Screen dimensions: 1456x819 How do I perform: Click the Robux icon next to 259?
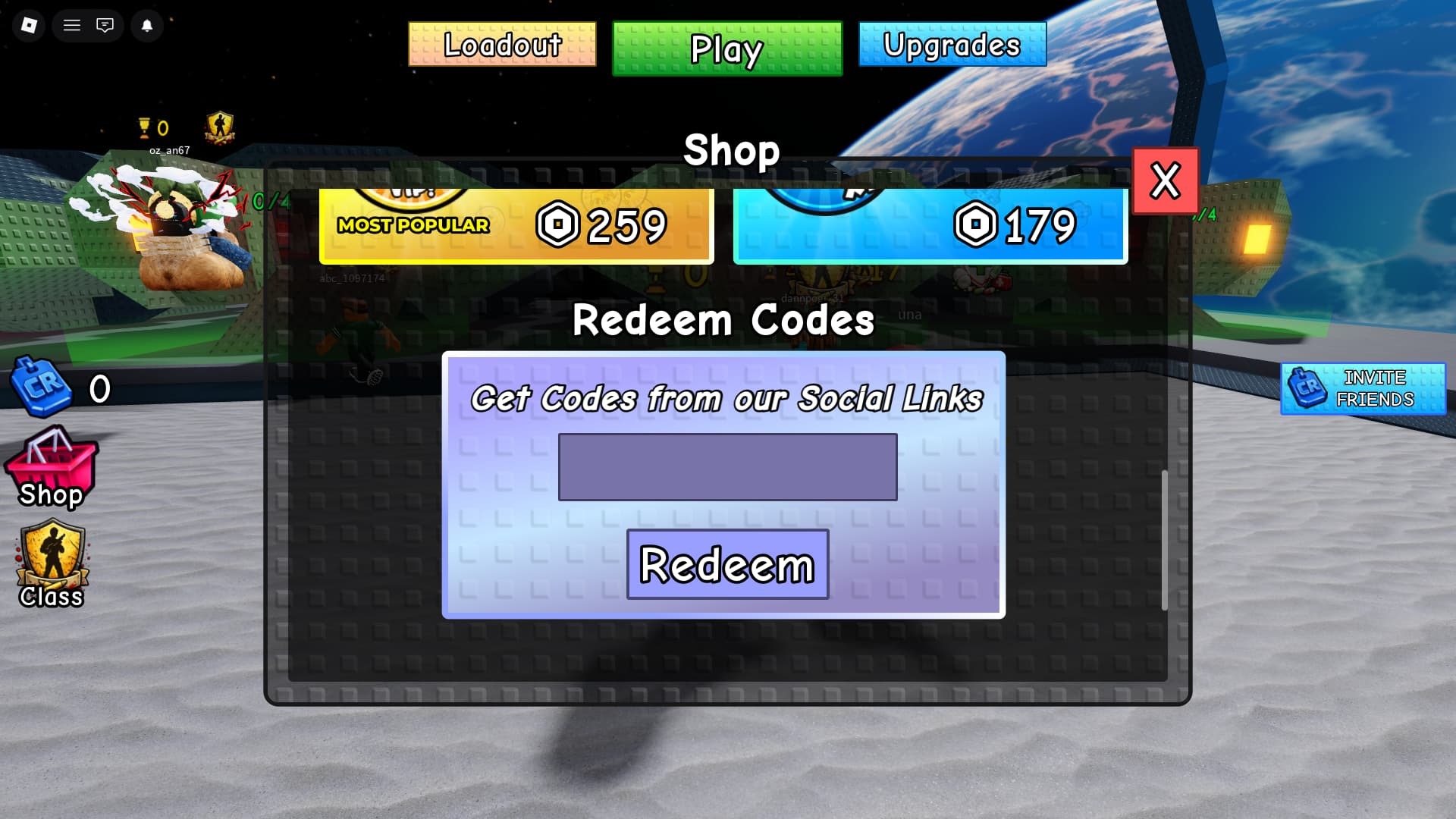click(x=559, y=224)
